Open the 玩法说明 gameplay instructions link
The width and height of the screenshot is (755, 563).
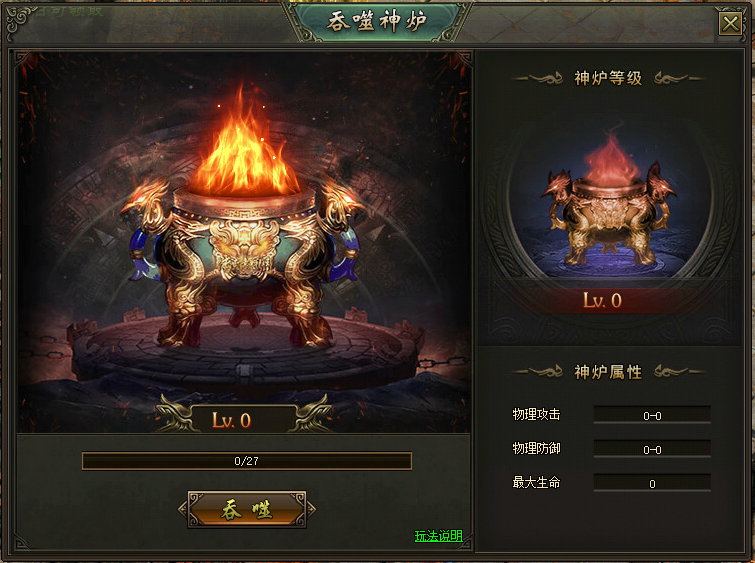438,536
